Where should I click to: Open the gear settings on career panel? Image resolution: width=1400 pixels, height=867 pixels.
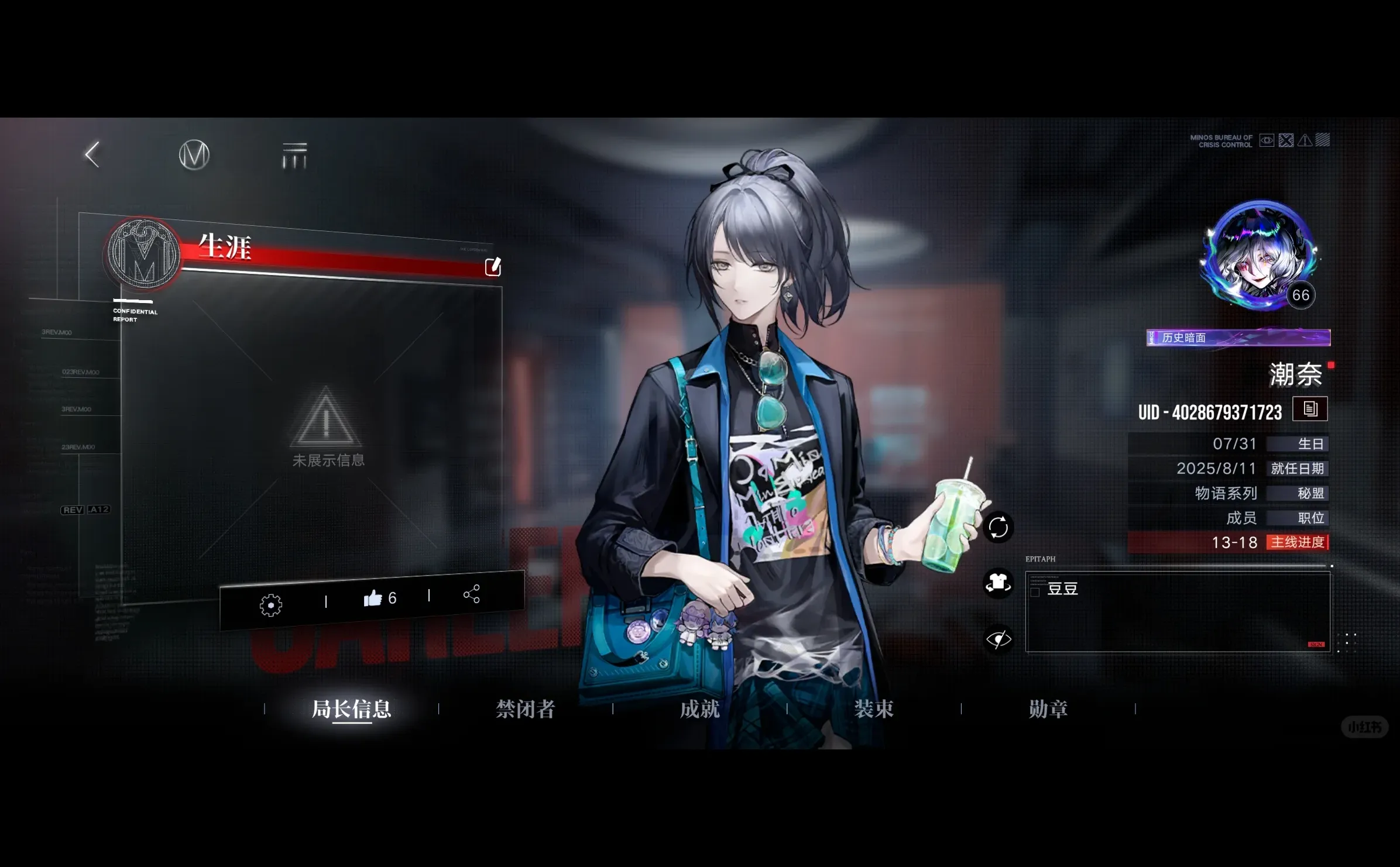(x=271, y=605)
